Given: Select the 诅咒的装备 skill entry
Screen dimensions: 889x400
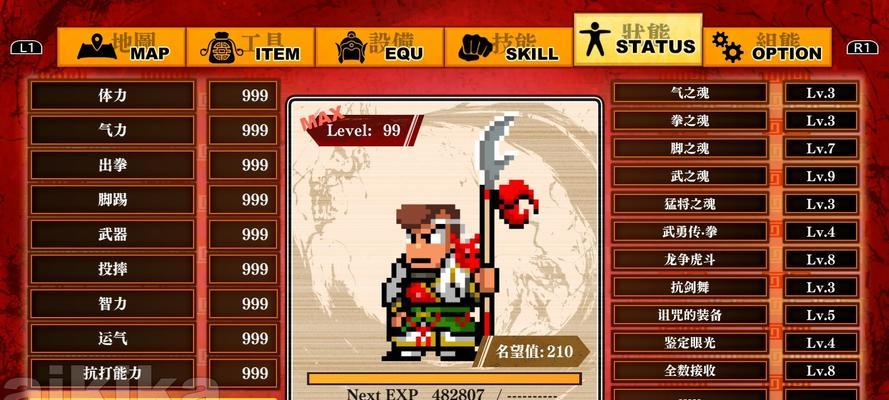Looking at the screenshot, I should (690, 315).
